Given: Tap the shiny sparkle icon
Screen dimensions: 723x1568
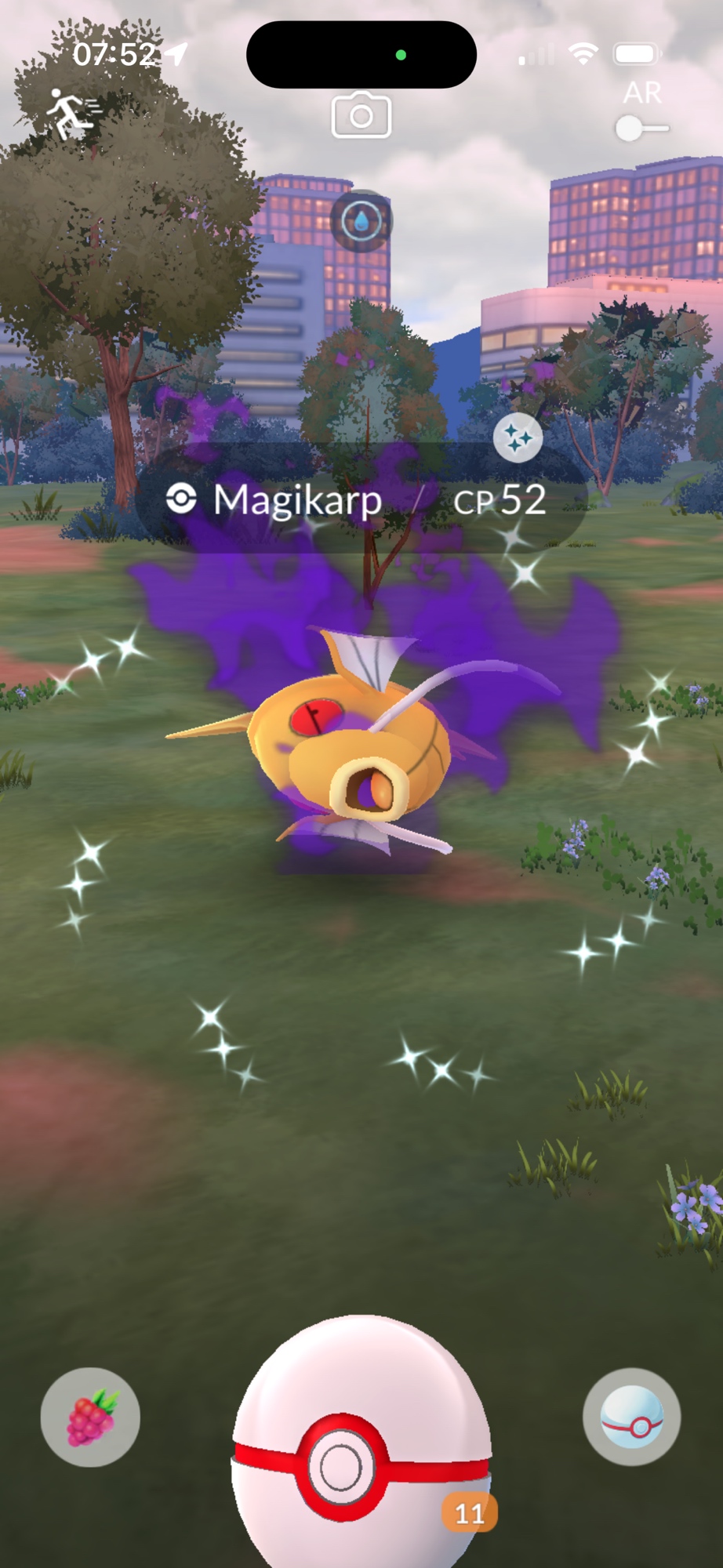Looking at the screenshot, I should click(518, 437).
